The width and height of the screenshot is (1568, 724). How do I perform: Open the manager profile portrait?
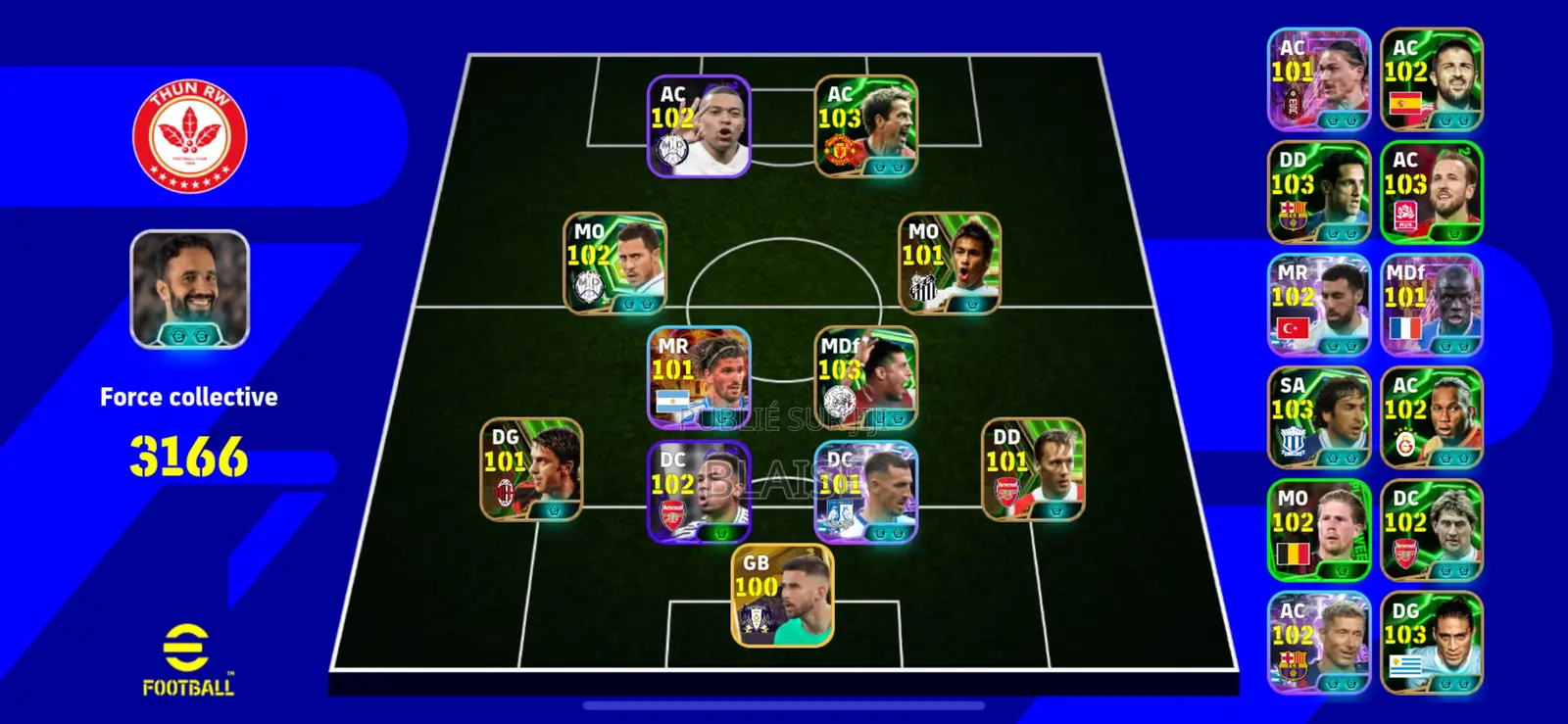click(x=187, y=290)
